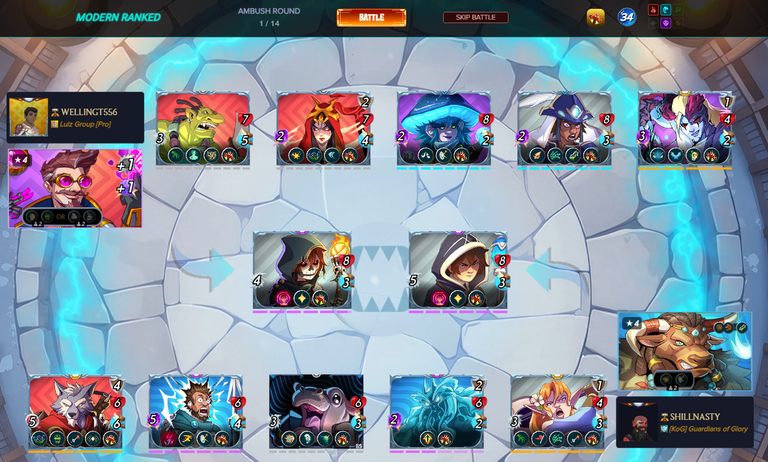
Task: Open the golden ruleset icon in the top bar
Action: pos(595,17)
